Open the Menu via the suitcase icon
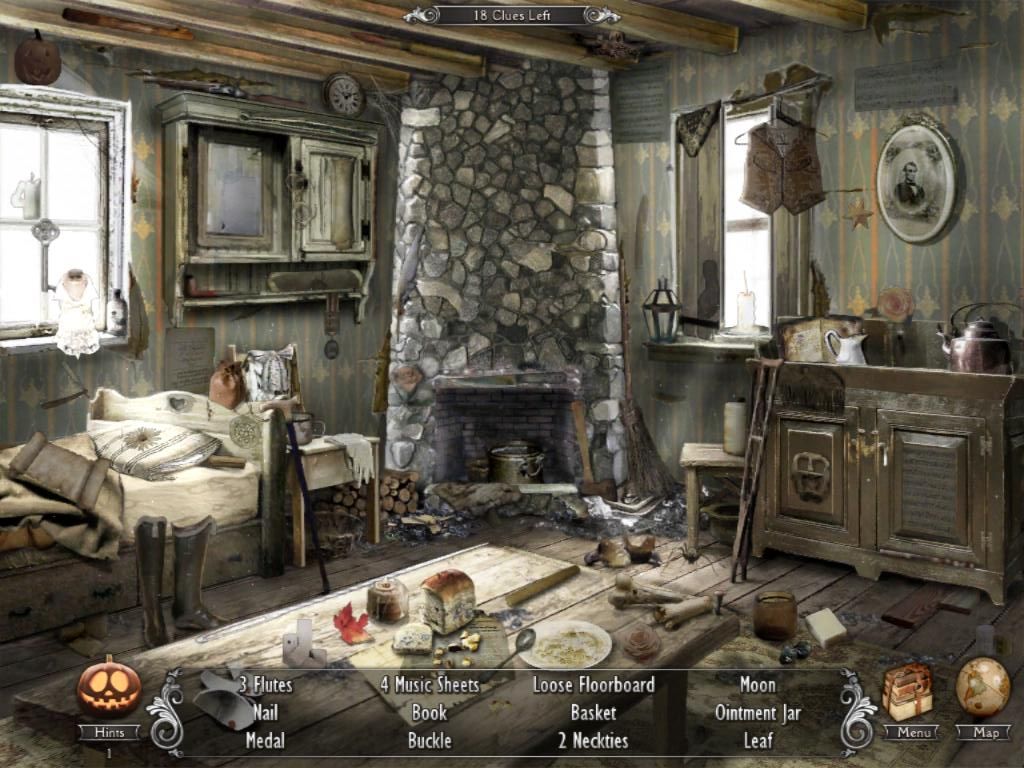This screenshot has height=768, width=1024. (908, 690)
